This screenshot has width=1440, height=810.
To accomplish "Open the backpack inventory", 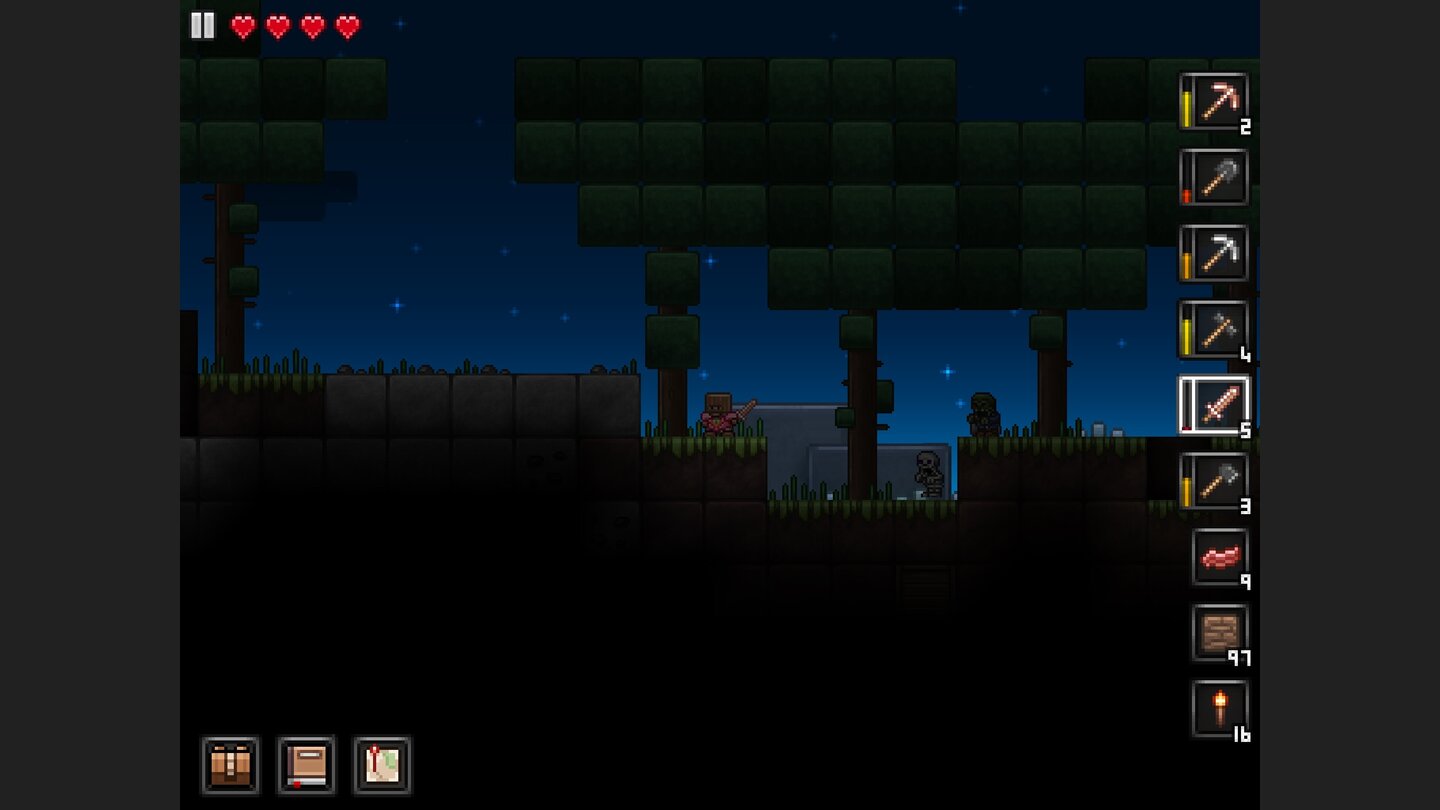I will (230, 766).
